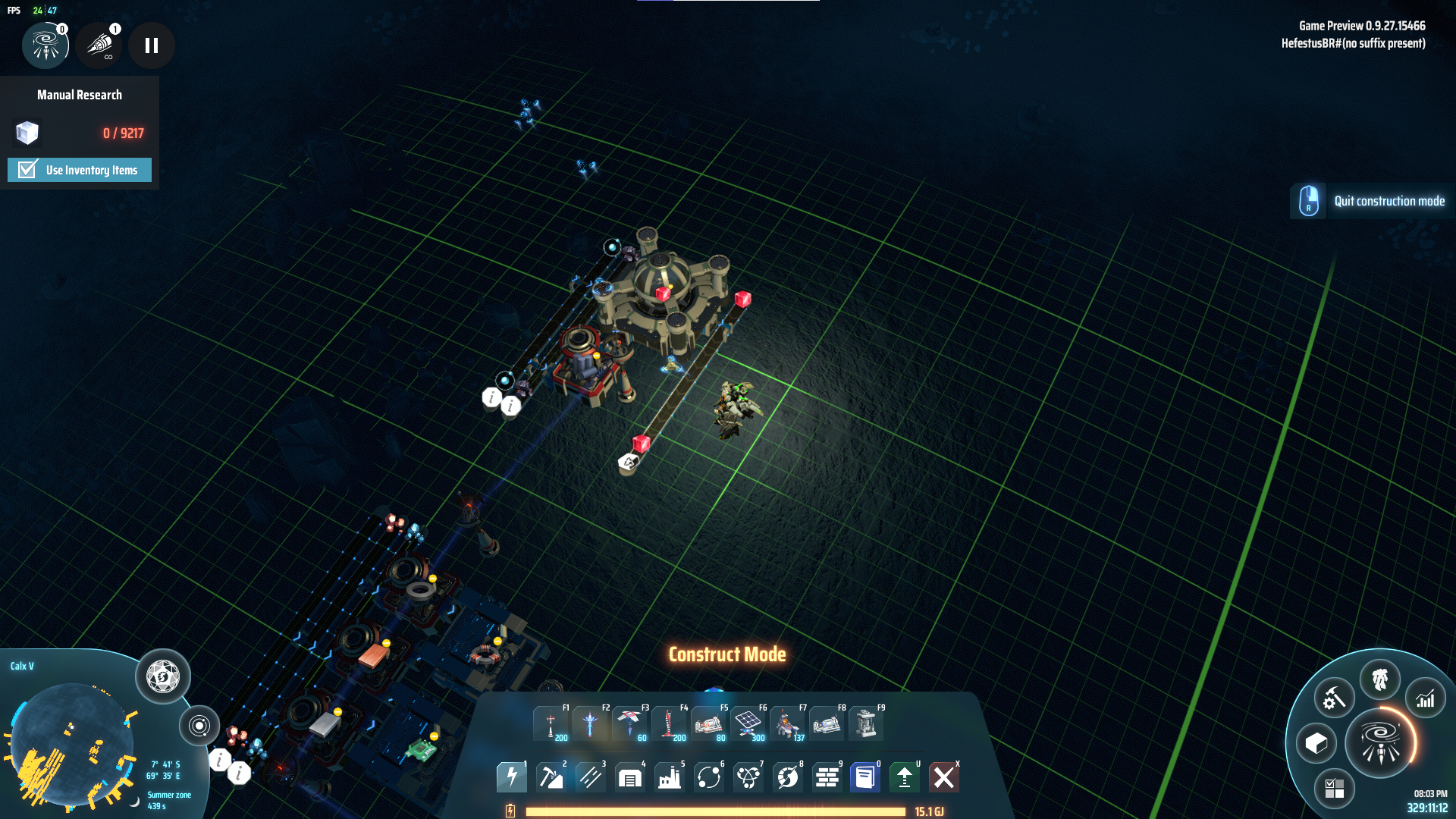Open the large galaxy tech tree button
The image size is (1456, 819).
point(1380,743)
